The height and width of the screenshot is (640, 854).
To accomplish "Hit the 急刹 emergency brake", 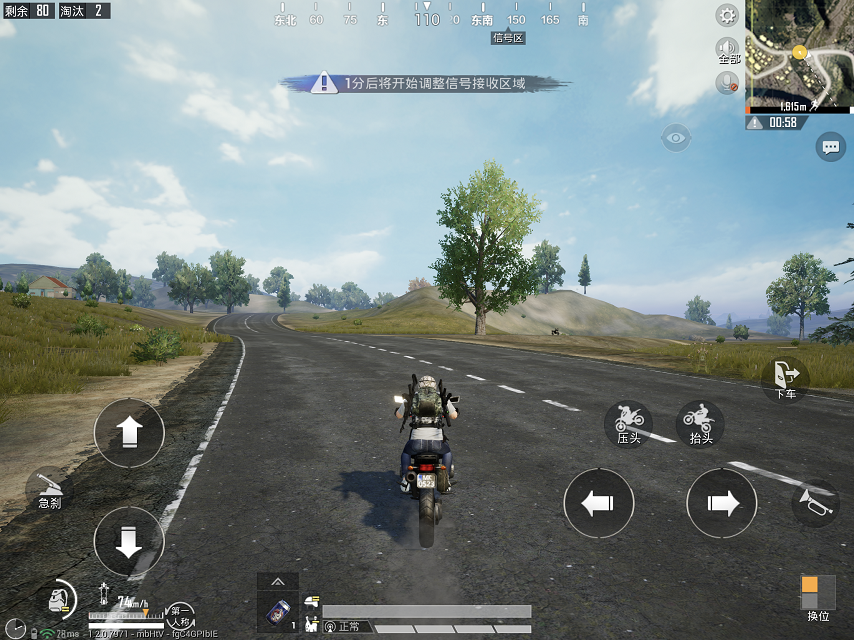I will coord(49,488).
